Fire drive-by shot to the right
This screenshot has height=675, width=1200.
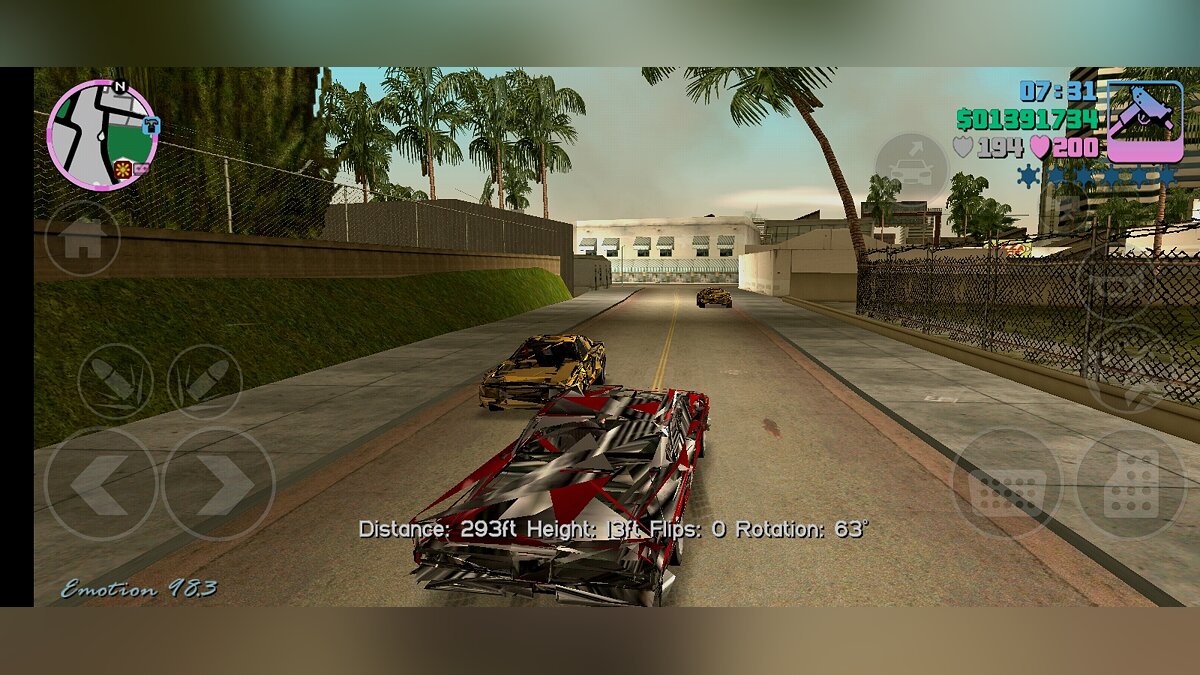[x=204, y=381]
